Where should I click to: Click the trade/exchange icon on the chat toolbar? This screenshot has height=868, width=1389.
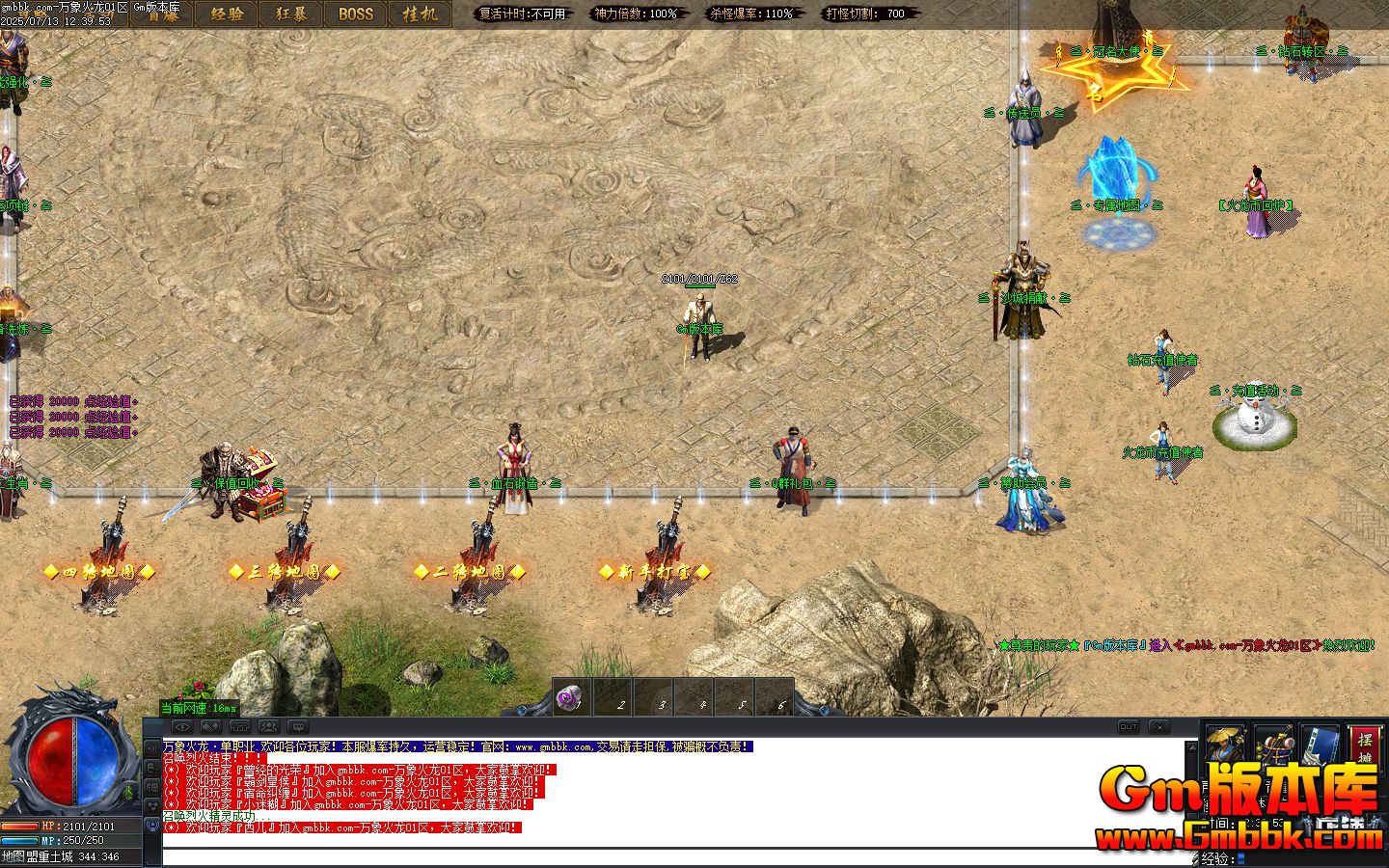[x=210, y=727]
